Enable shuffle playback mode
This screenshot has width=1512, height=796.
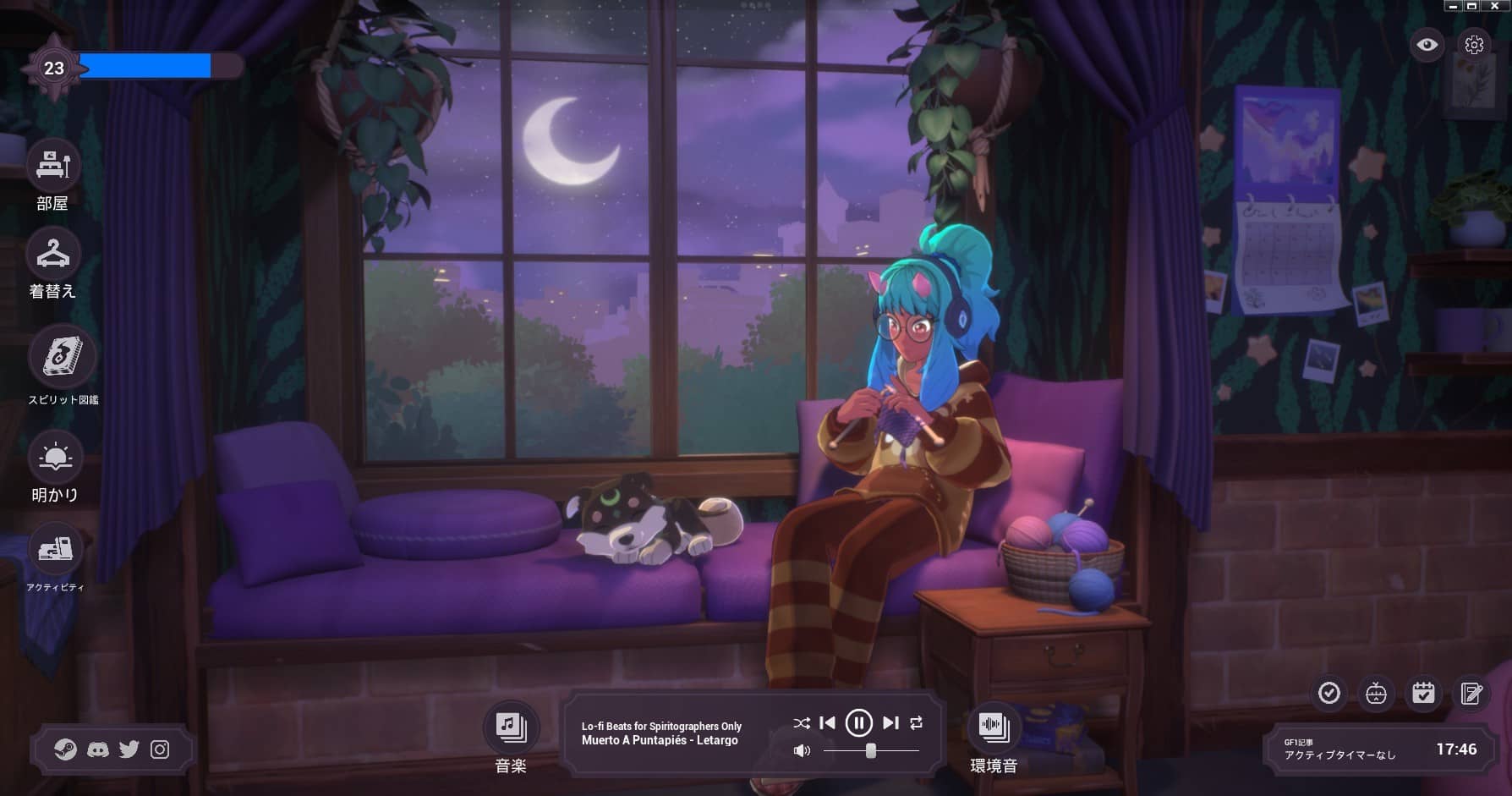tap(801, 723)
